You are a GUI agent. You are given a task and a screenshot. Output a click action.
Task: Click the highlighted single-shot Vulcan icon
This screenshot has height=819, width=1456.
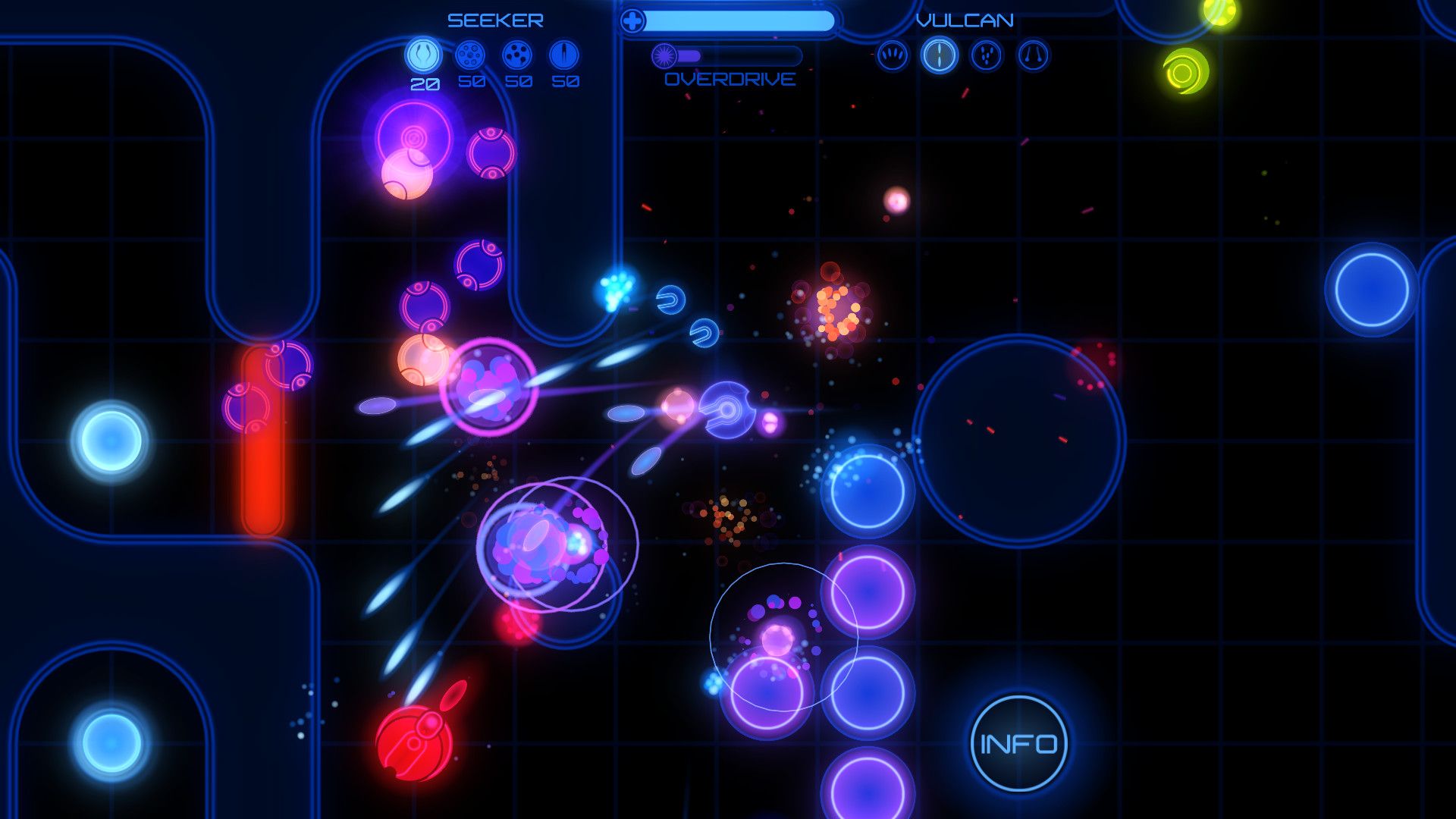940,55
